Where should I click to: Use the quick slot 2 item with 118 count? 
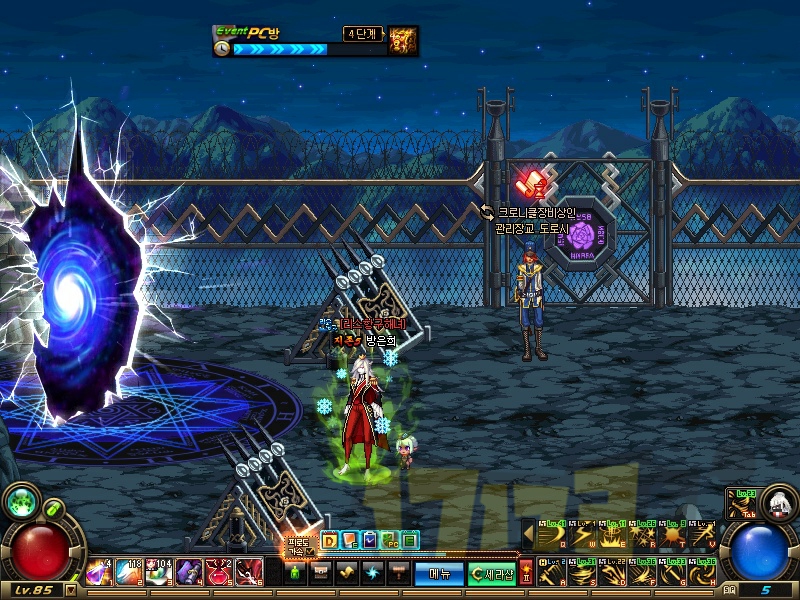click(129, 572)
